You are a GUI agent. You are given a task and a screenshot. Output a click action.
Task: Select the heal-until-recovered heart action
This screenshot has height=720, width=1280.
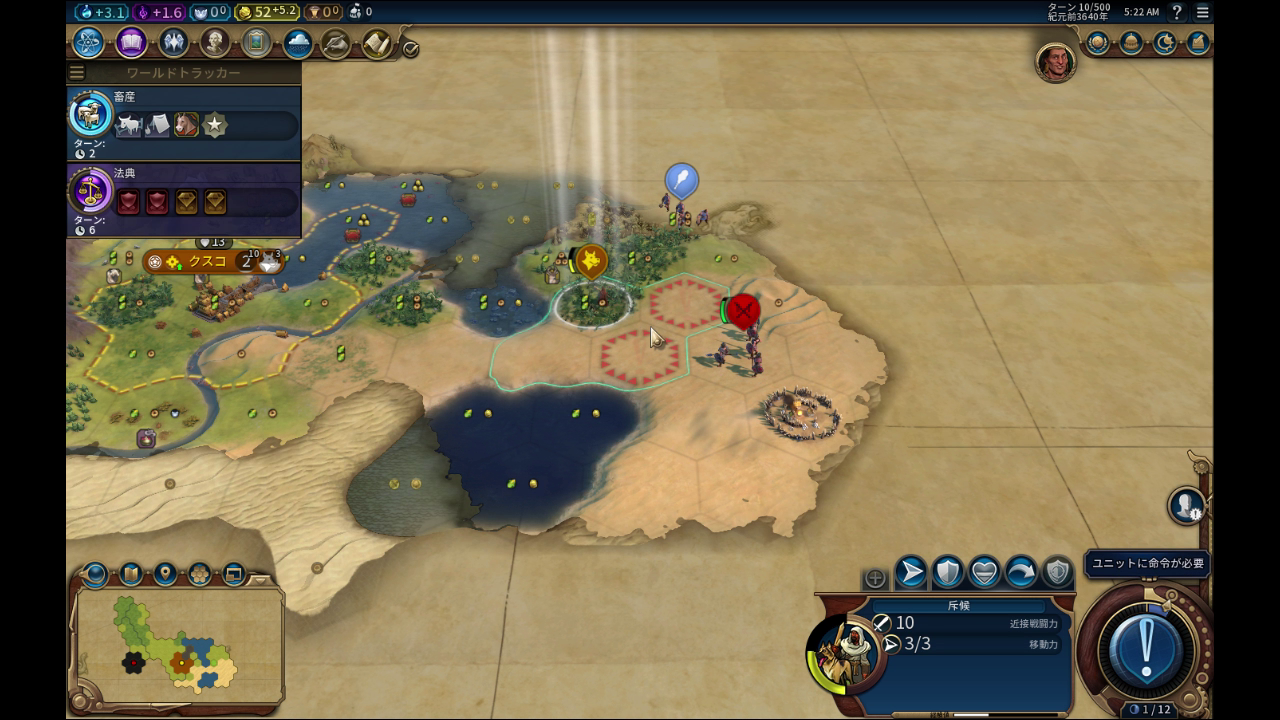click(x=984, y=573)
